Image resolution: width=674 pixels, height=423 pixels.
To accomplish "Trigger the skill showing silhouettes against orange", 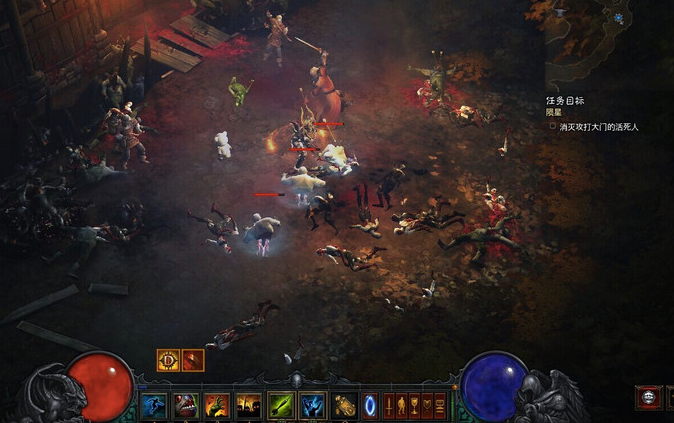I will [248, 405].
